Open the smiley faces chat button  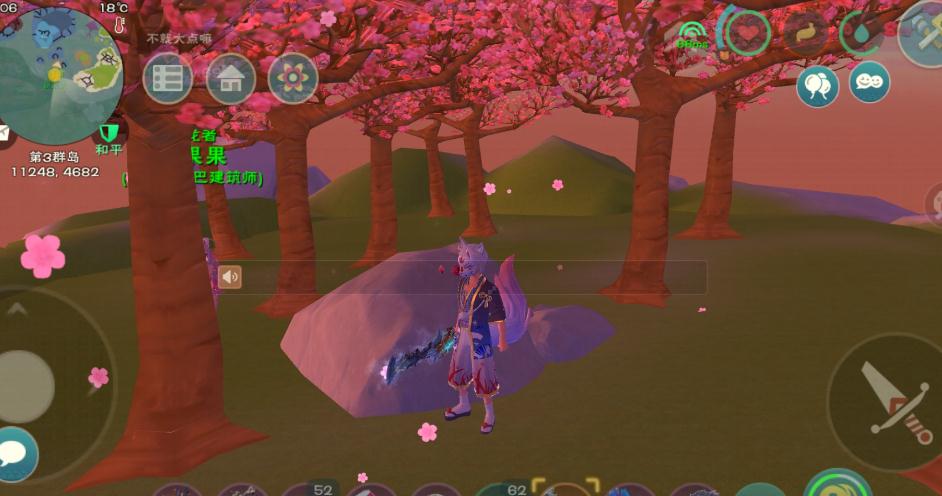coord(870,82)
